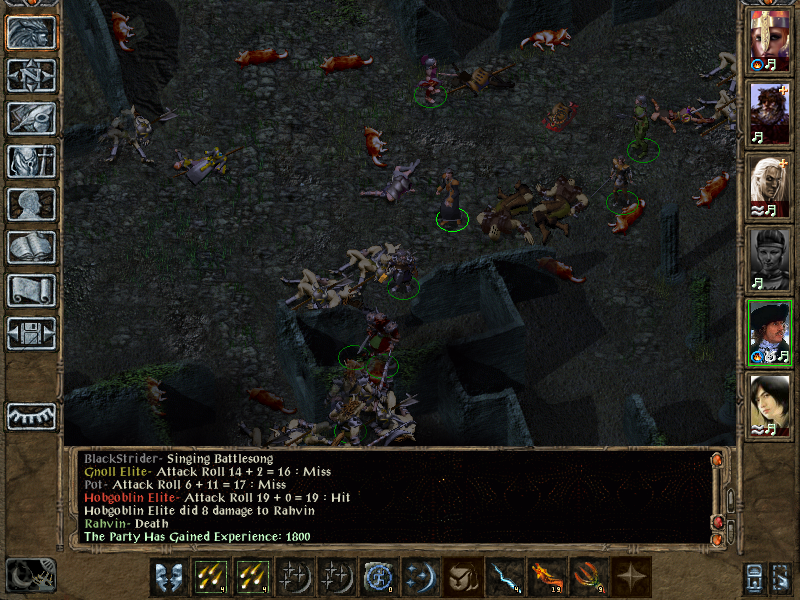Screen dimensions: 800x600
Task: Select the green-highlighted hat-wearing character portrait
Action: (770, 327)
